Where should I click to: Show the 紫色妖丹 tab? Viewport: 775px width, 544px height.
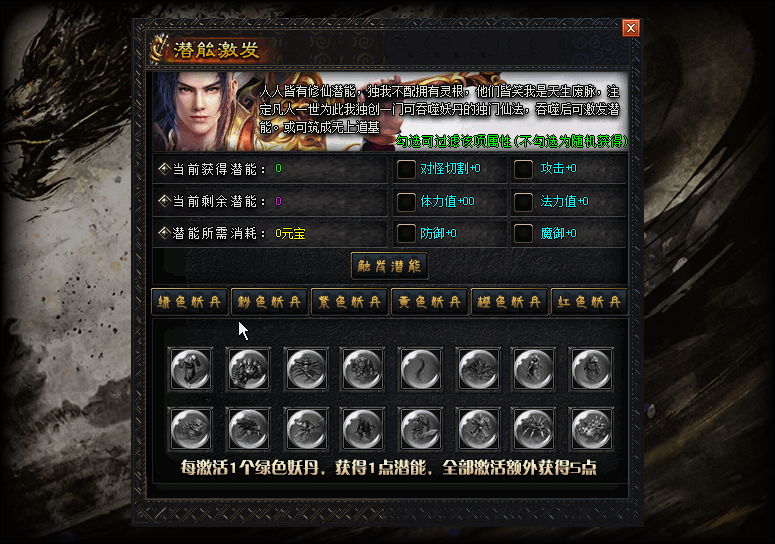click(x=349, y=302)
